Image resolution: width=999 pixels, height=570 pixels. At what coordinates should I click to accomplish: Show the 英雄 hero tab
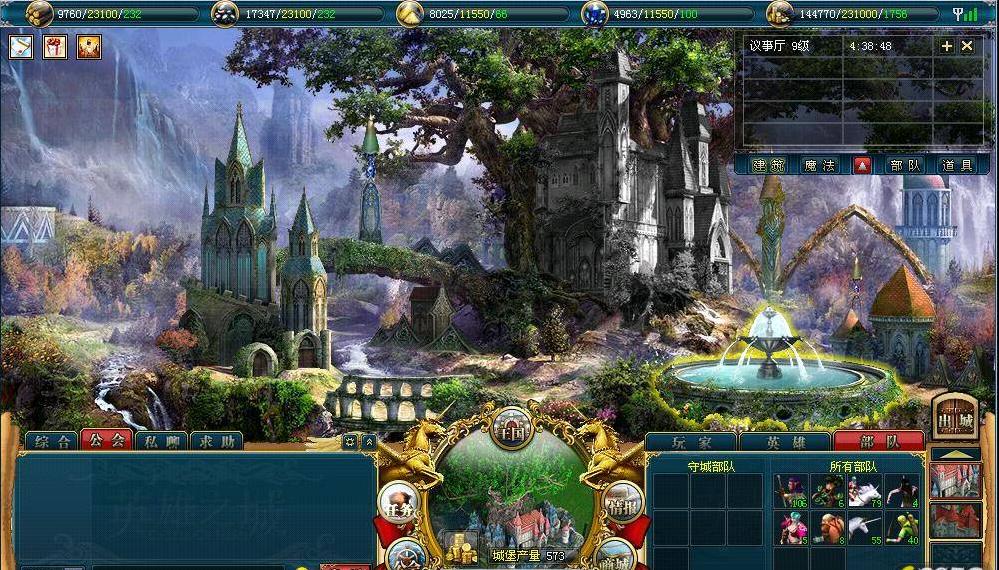[785, 441]
